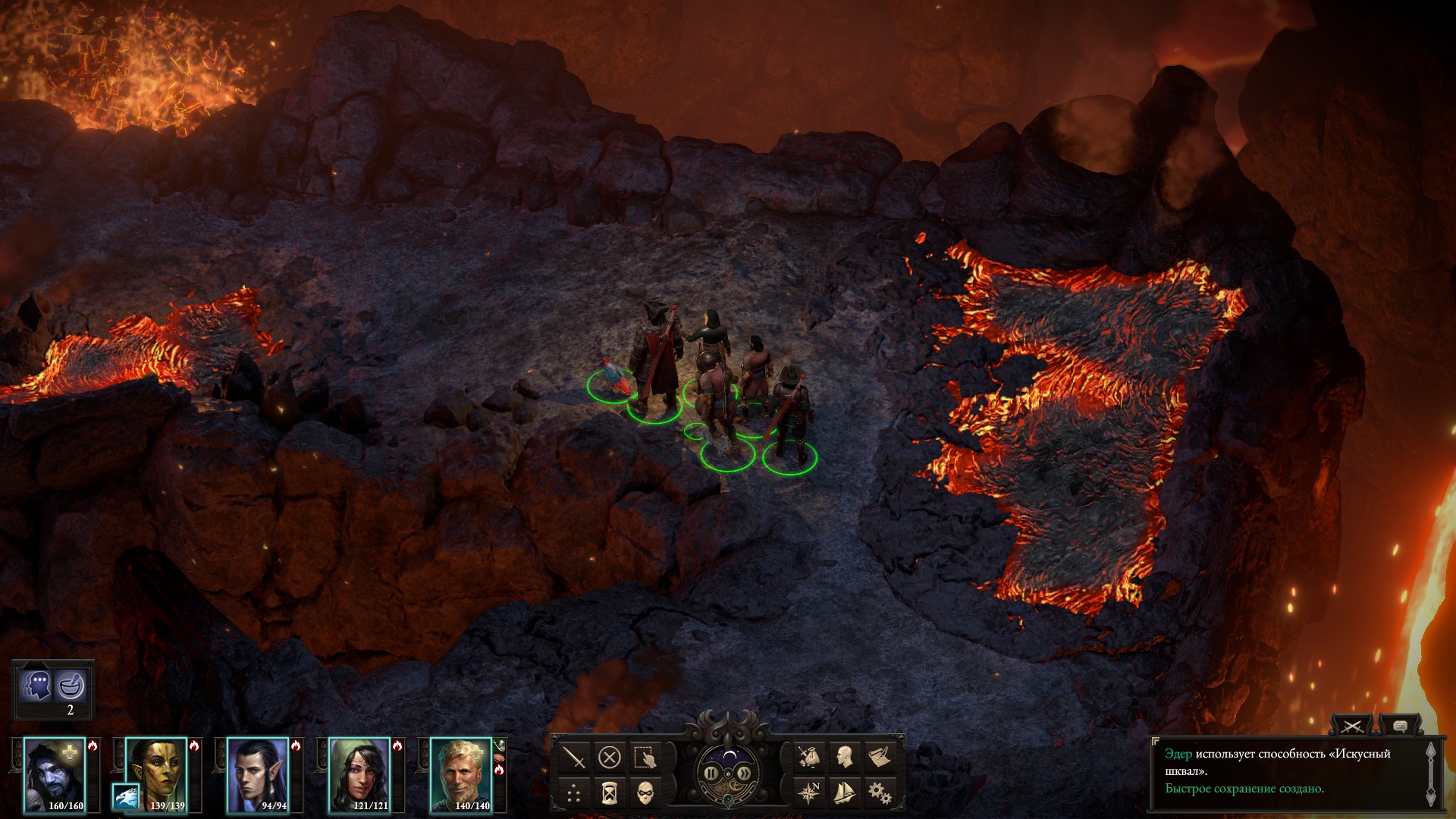Toggle fast-forward game speed
This screenshot has height=819, width=1456.
[x=745, y=773]
